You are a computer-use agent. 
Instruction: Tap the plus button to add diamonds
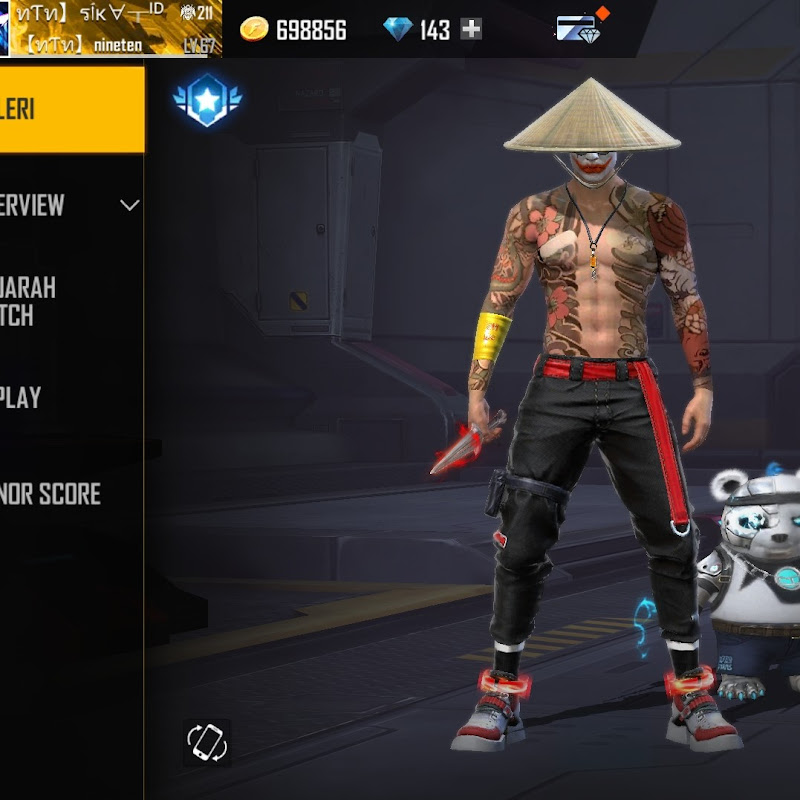[x=471, y=30]
